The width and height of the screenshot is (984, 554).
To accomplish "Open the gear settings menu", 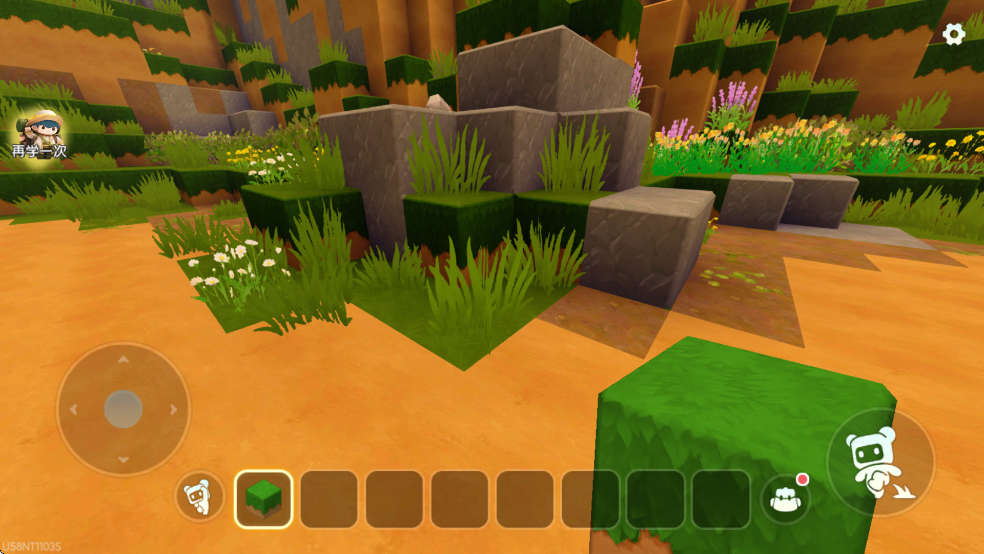I will coord(954,34).
